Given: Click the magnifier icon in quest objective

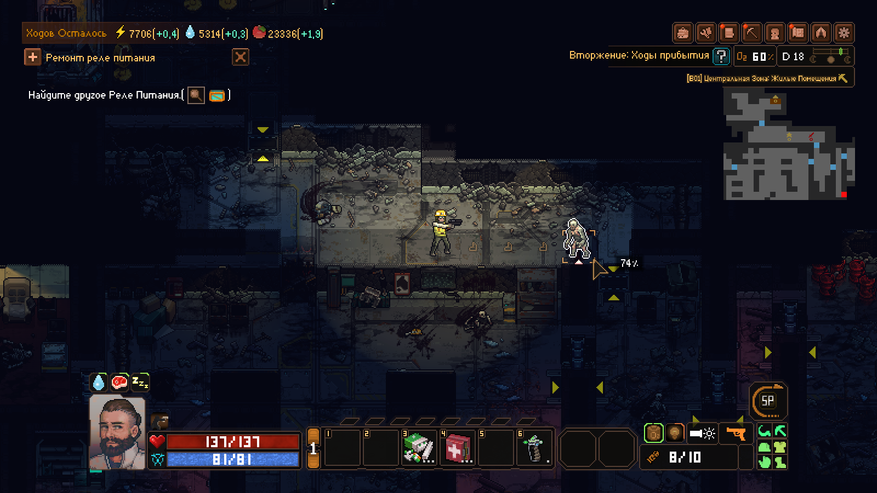Looking at the screenshot, I should (196, 95).
